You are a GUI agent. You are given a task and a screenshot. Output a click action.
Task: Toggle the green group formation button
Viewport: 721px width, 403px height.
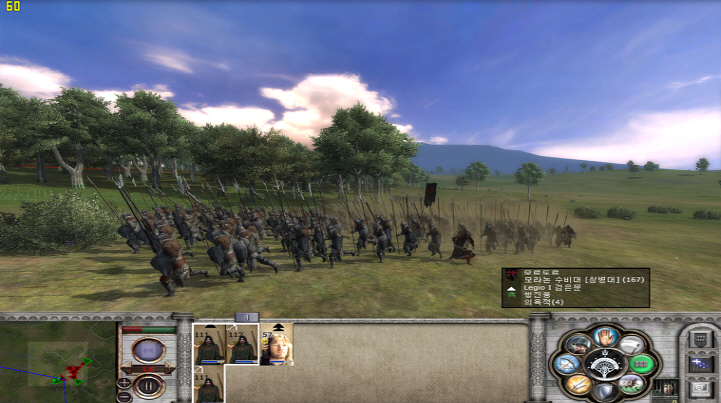pos(640,364)
